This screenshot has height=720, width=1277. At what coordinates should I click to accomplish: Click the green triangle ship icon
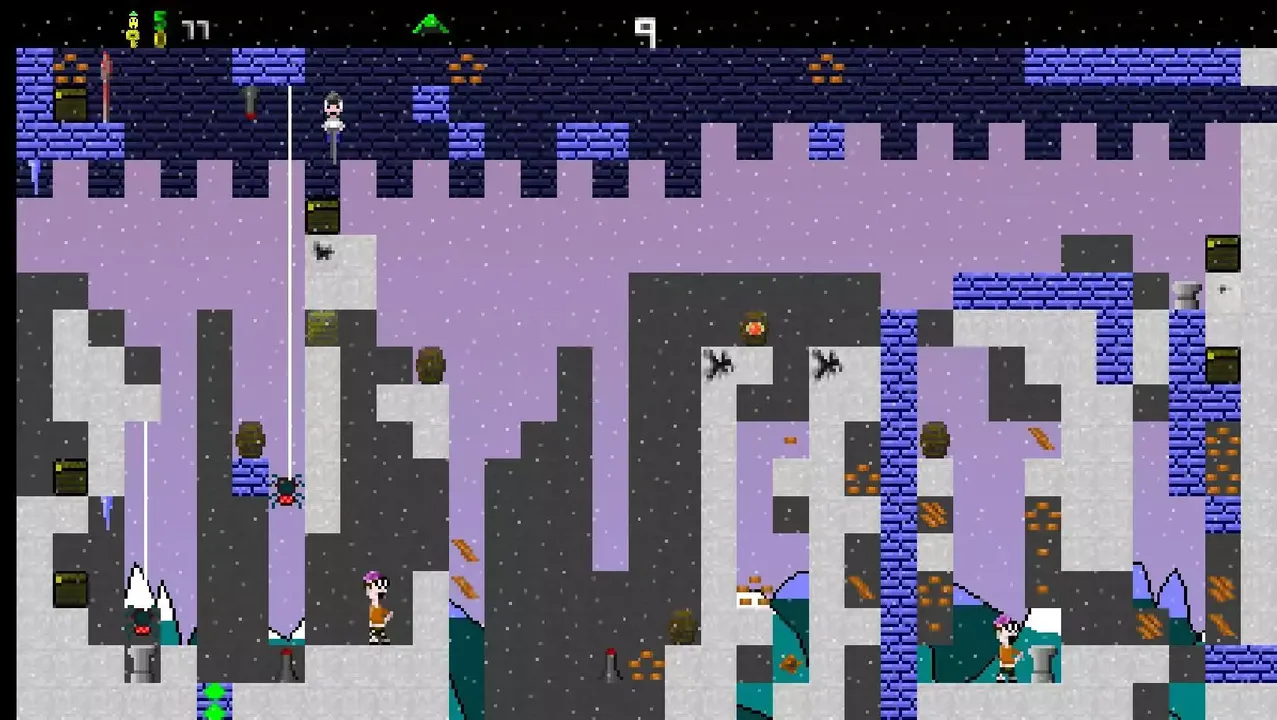point(430,24)
